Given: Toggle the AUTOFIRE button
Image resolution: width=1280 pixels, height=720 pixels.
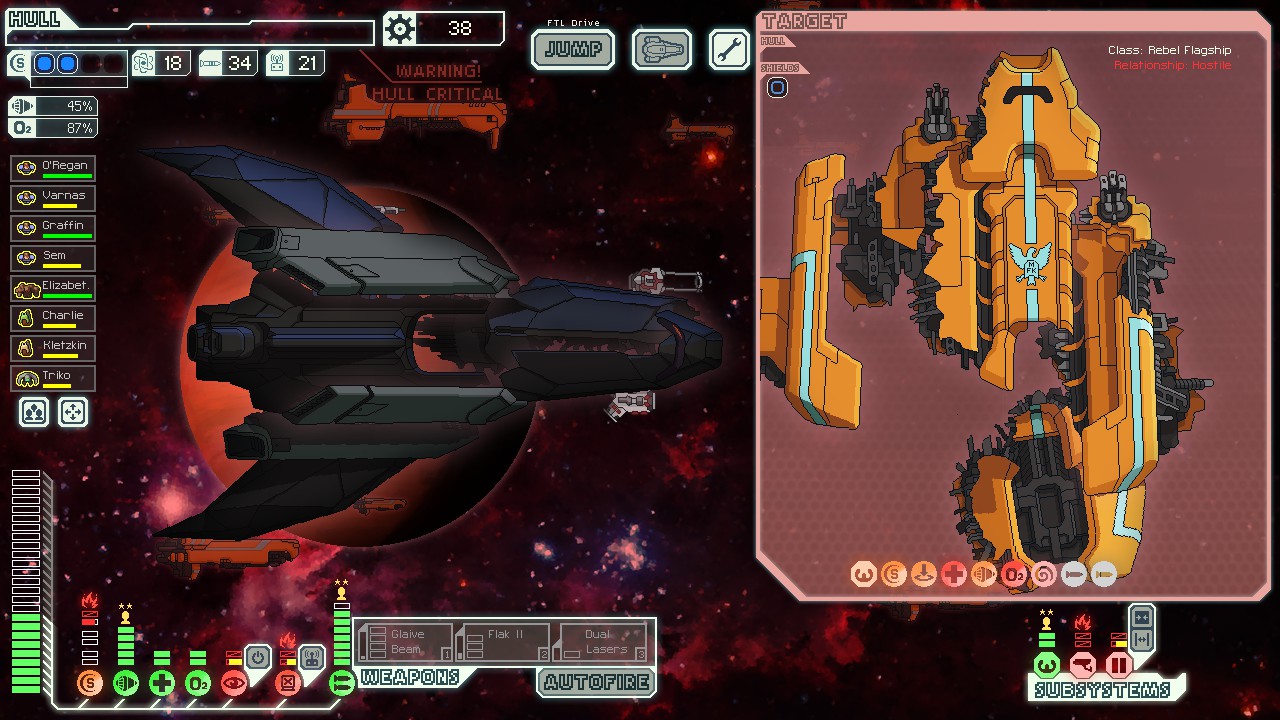Looking at the screenshot, I should tap(597, 683).
